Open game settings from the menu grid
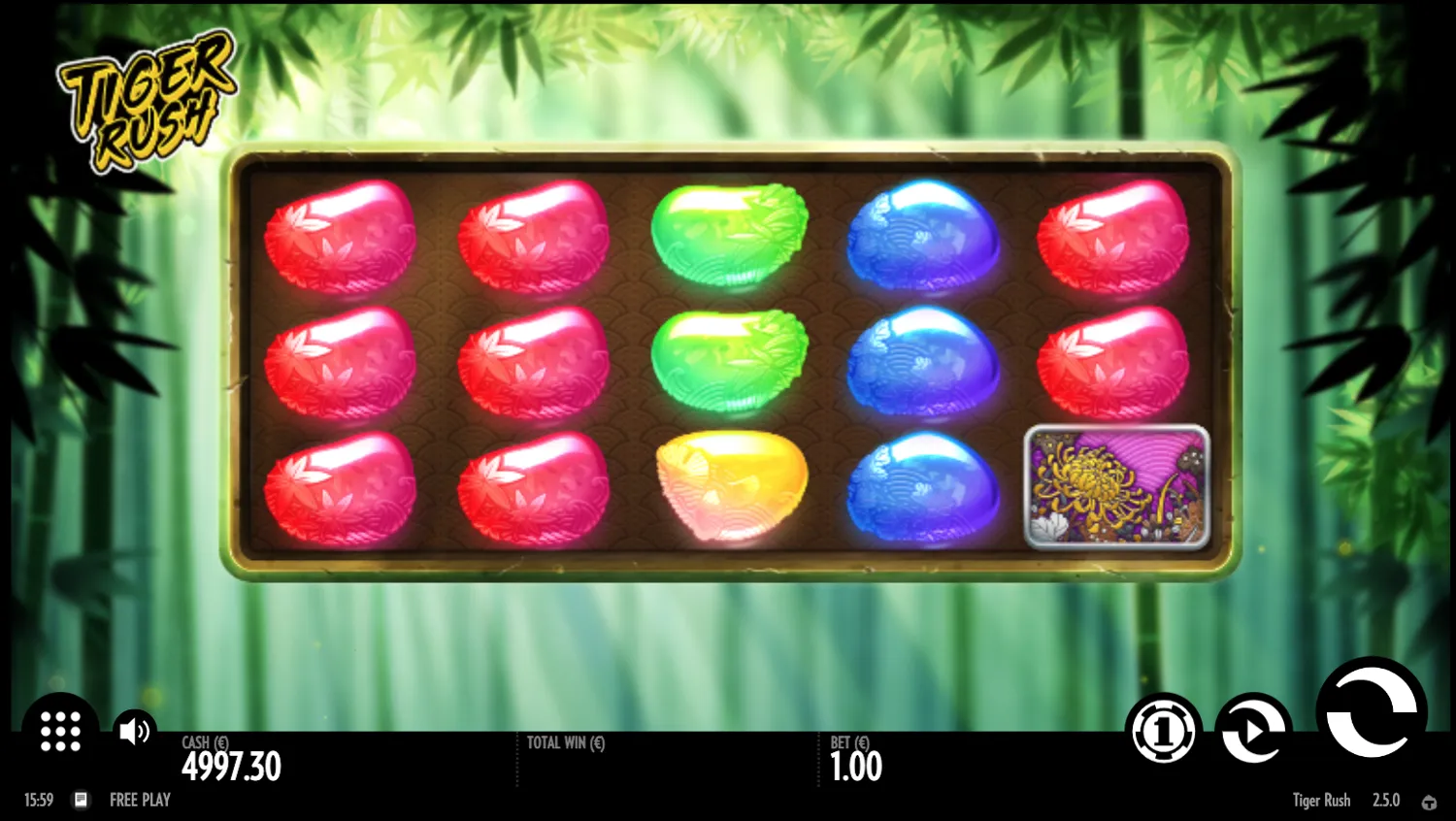Viewport: 1456px width, 821px height. click(x=60, y=731)
